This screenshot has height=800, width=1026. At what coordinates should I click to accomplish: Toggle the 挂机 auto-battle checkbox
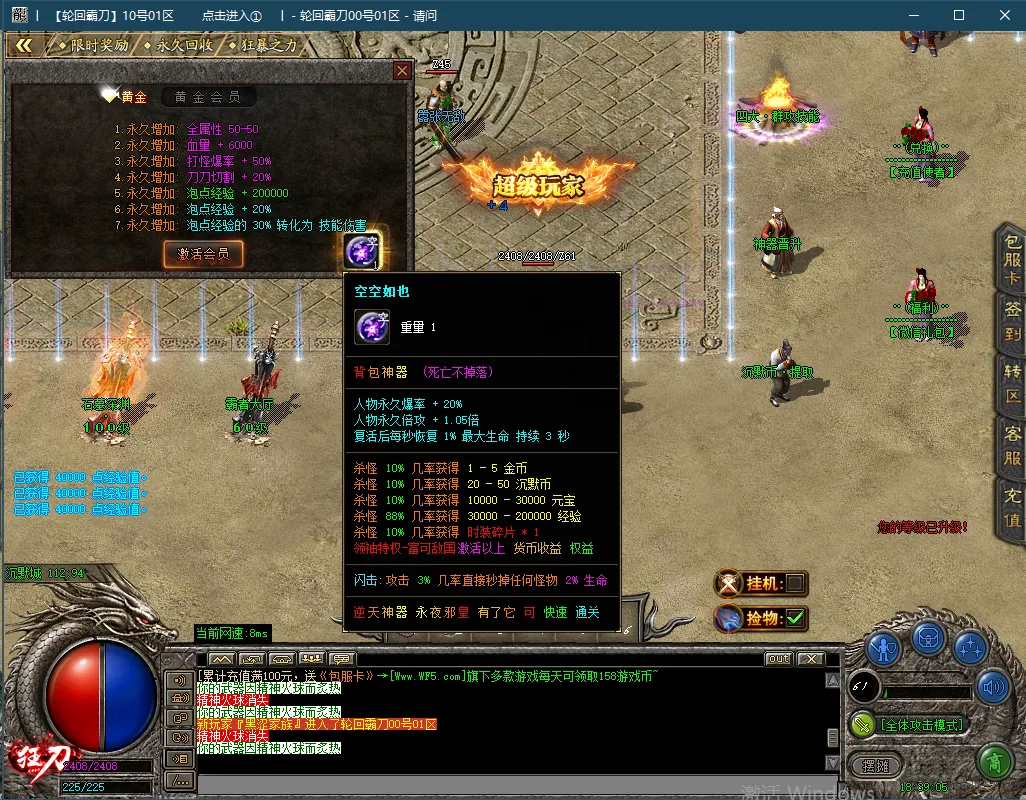pyautogui.click(x=795, y=583)
